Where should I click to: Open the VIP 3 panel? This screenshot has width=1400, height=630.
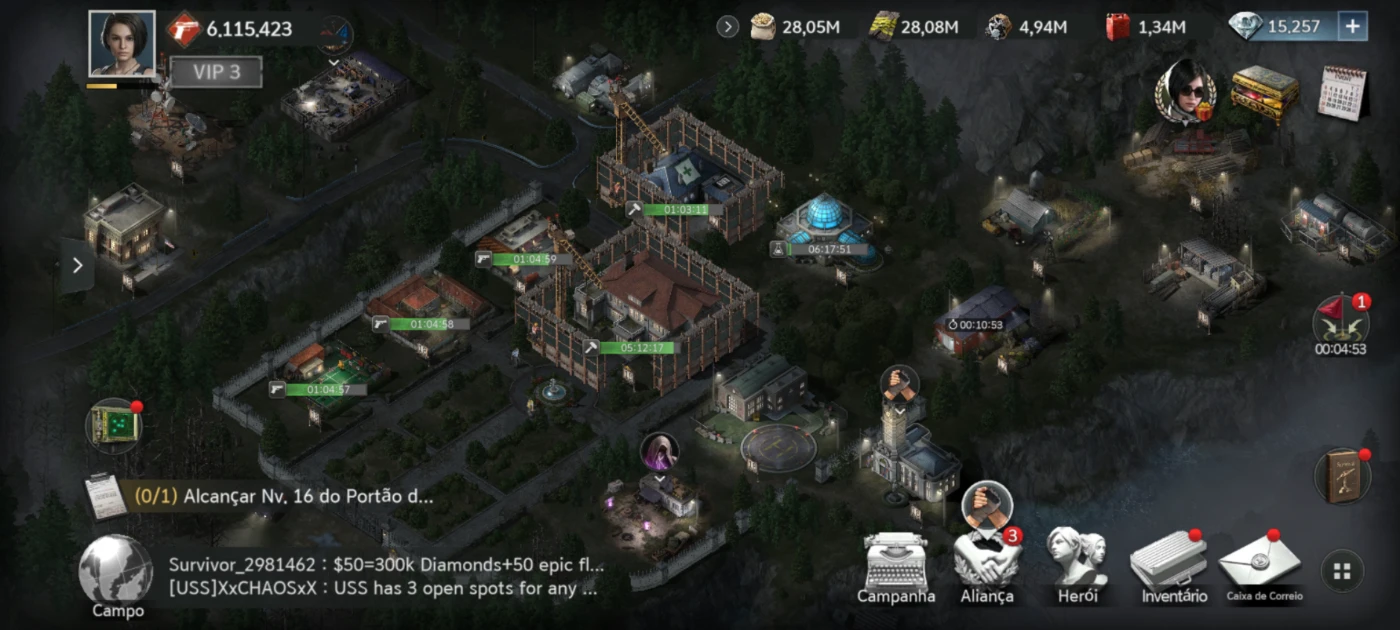point(216,72)
